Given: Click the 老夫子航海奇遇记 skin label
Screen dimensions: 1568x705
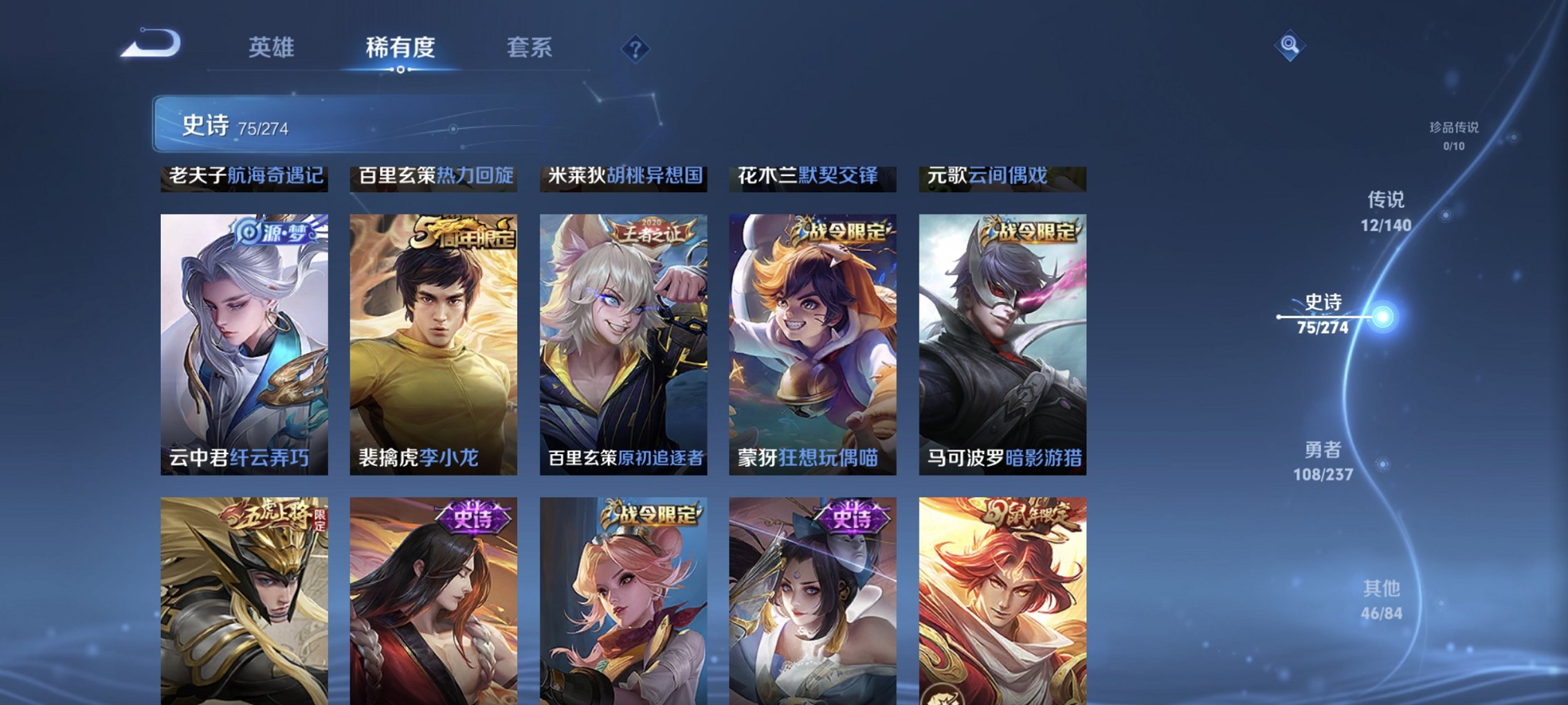Looking at the screenshot, I should pyautogui.click(x=245, y=177).
